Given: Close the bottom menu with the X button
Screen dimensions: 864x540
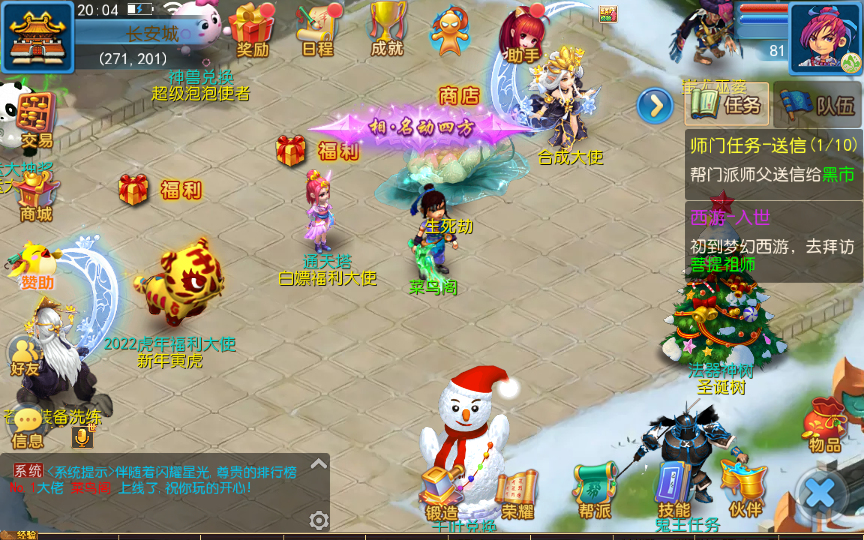Looking at the screenshot, I should point(820,492).
